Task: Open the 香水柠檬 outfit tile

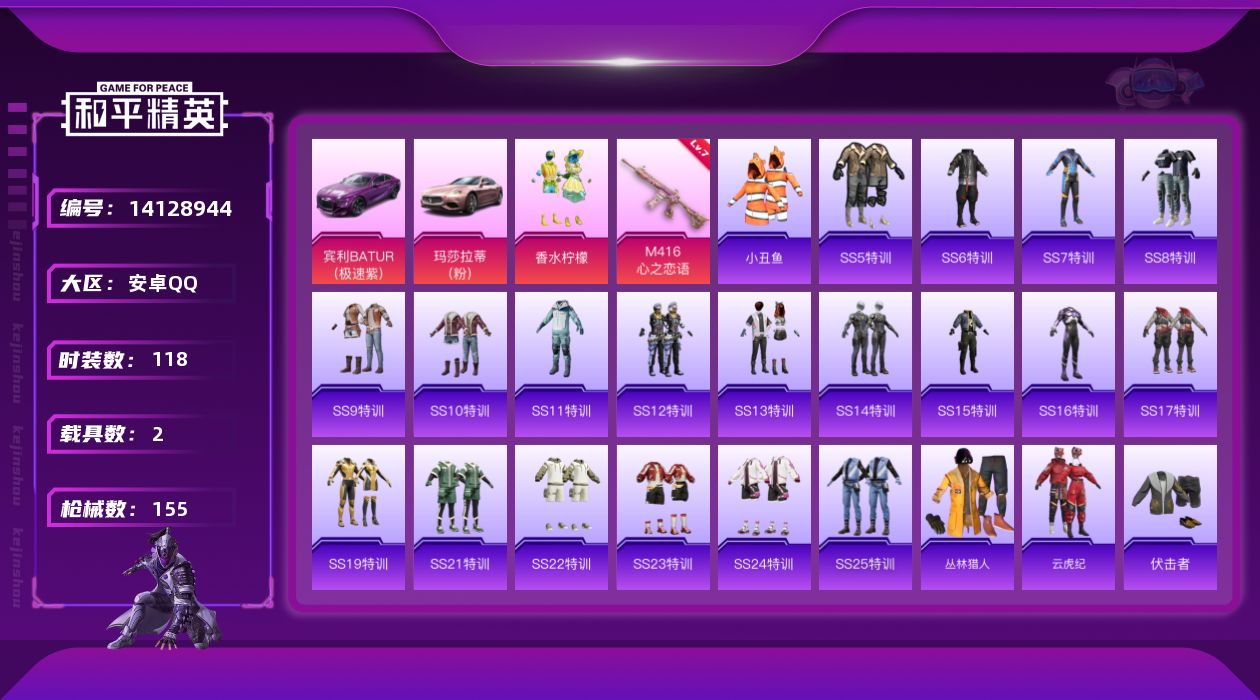Action: [561, 211]
